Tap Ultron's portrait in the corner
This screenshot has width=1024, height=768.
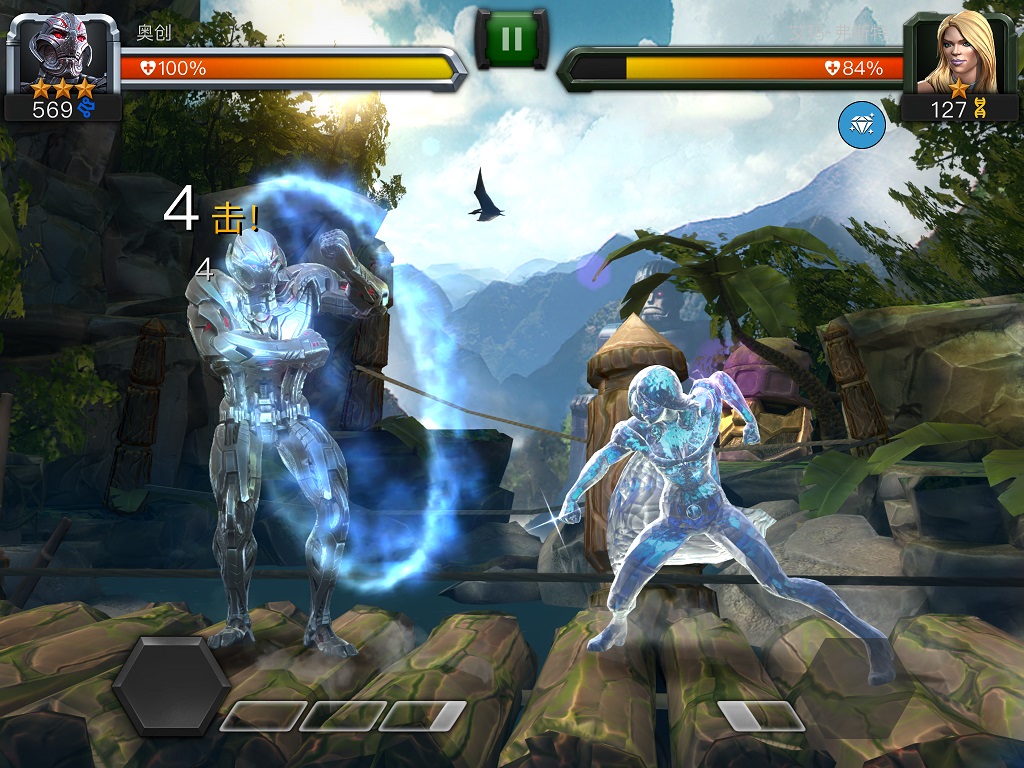(x=62, y=47)
